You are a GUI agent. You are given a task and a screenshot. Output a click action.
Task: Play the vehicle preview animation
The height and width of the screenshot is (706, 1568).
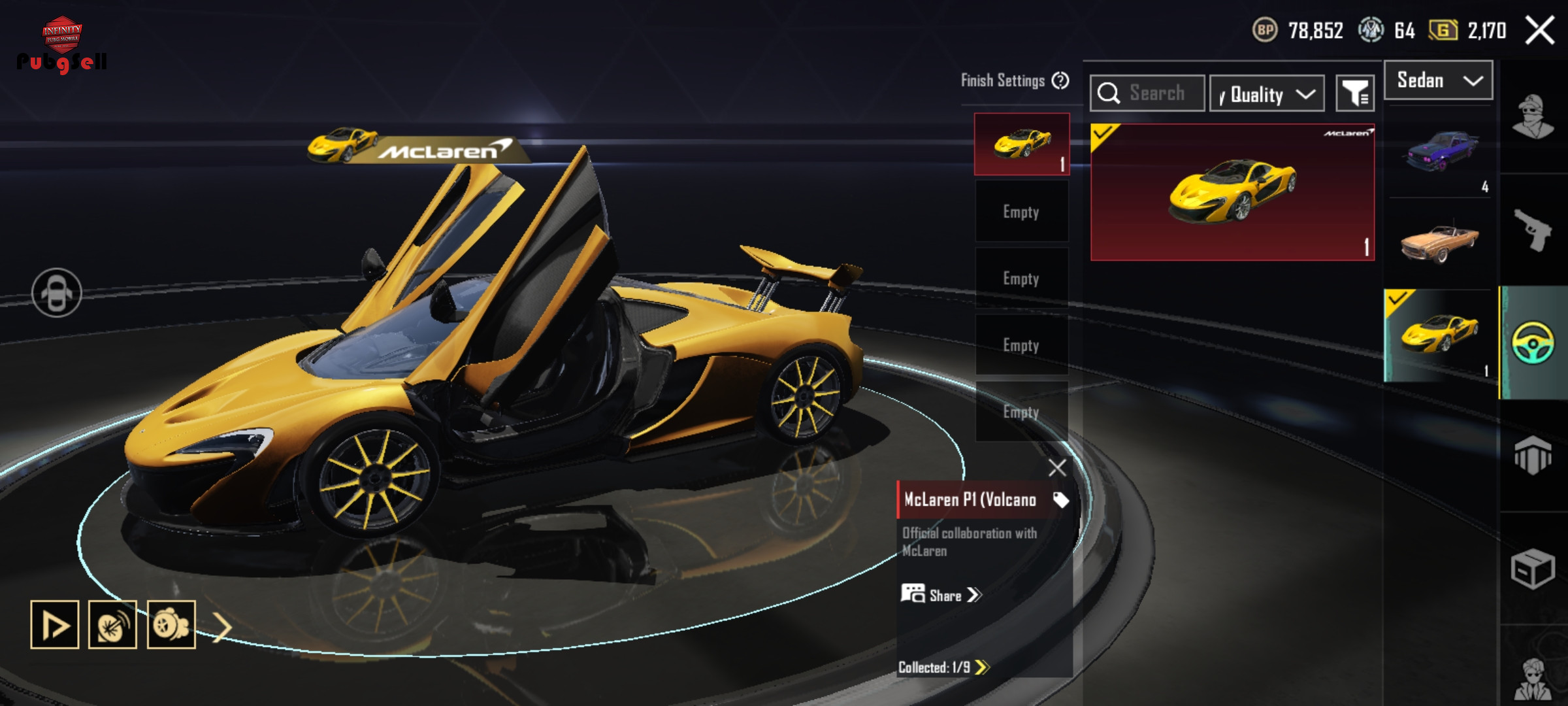tap(55, 625)
